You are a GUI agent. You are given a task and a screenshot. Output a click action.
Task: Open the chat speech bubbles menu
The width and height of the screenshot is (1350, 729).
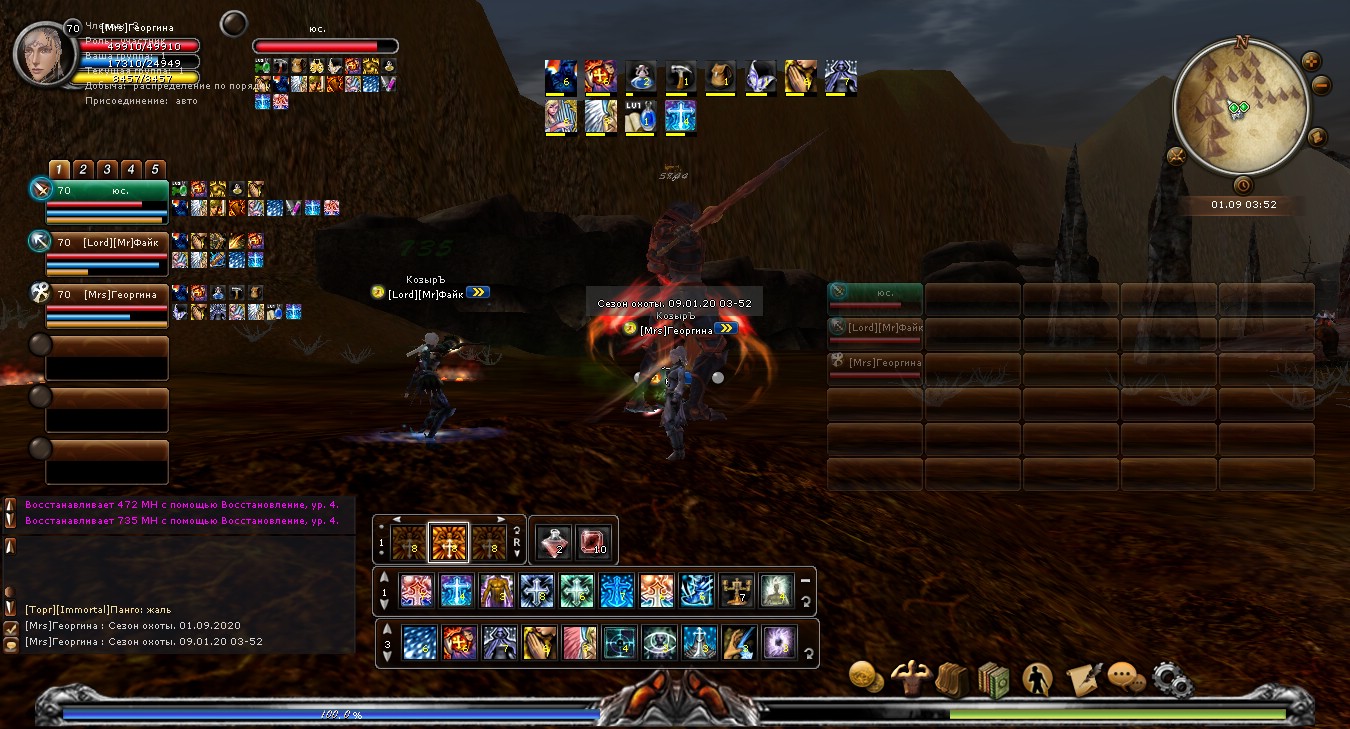[x=1126, y=679]
